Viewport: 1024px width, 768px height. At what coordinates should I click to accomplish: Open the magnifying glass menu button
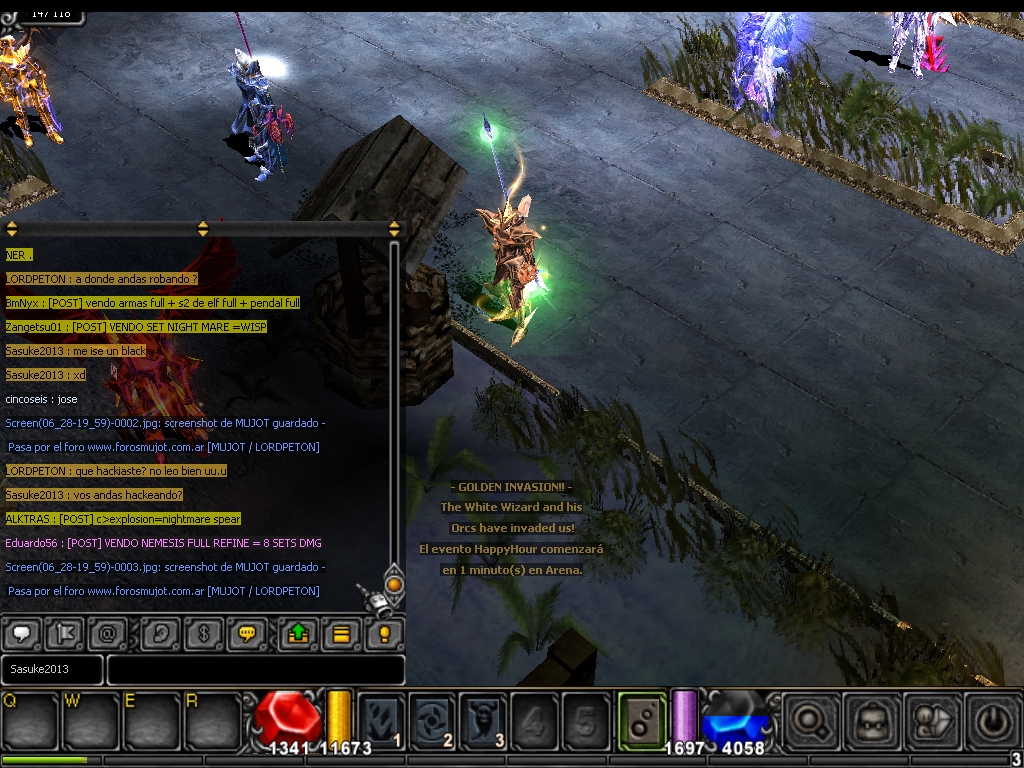pos(809,719)
